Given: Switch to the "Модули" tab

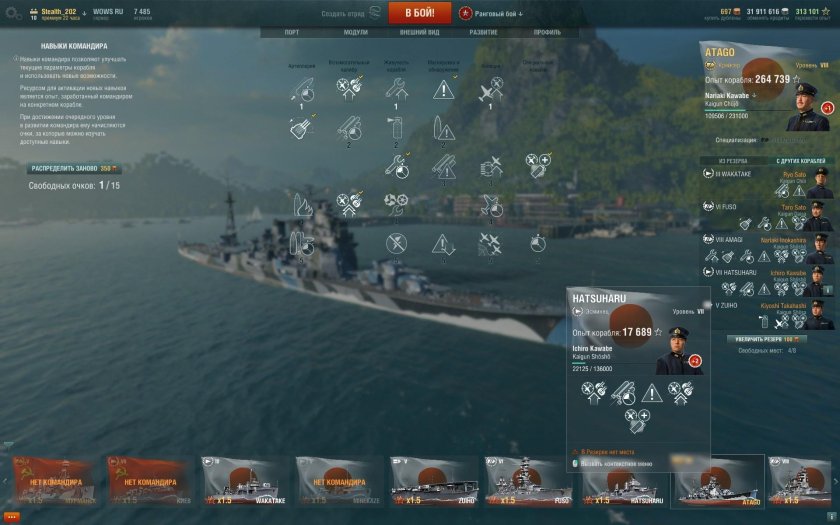Looking at the screenshot, I should click(x=355, y=32).
